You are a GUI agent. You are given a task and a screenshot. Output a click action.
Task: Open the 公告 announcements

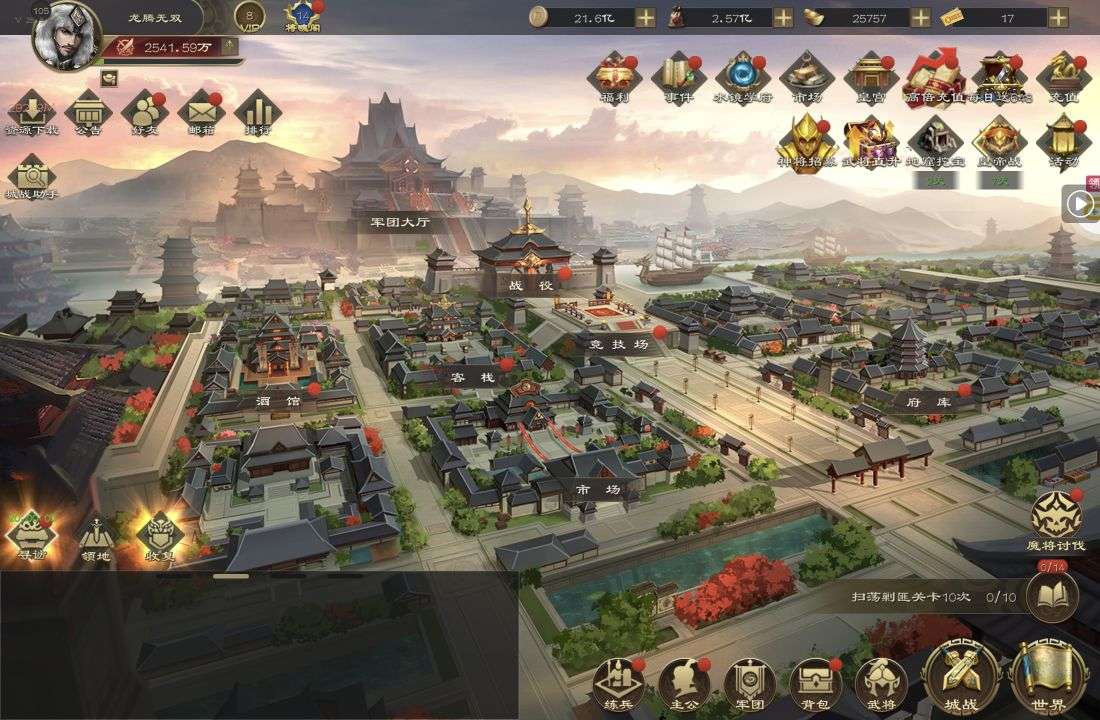(x=88, y=112)
